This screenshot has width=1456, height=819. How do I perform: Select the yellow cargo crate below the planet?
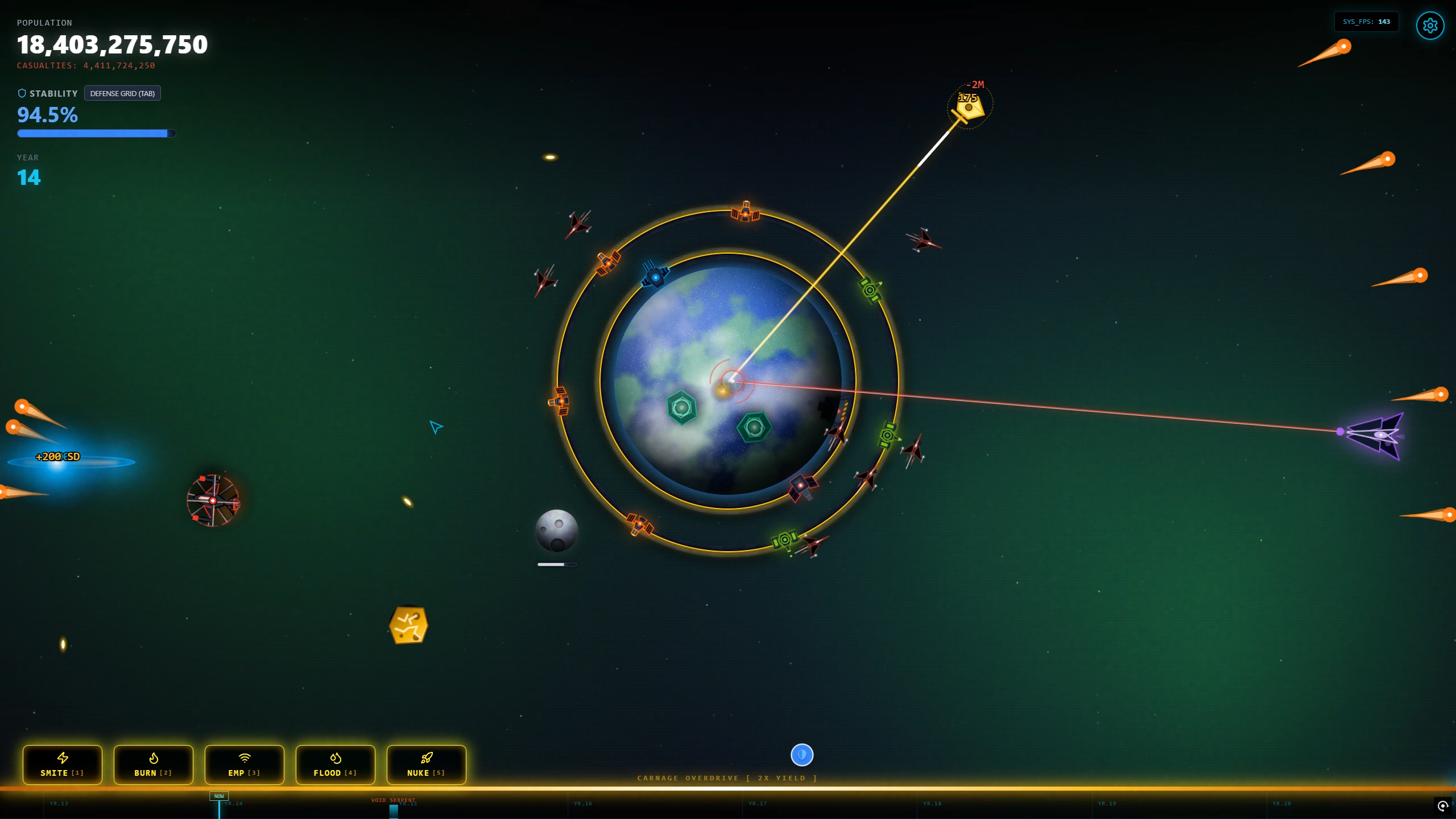(x=408, y=624)
